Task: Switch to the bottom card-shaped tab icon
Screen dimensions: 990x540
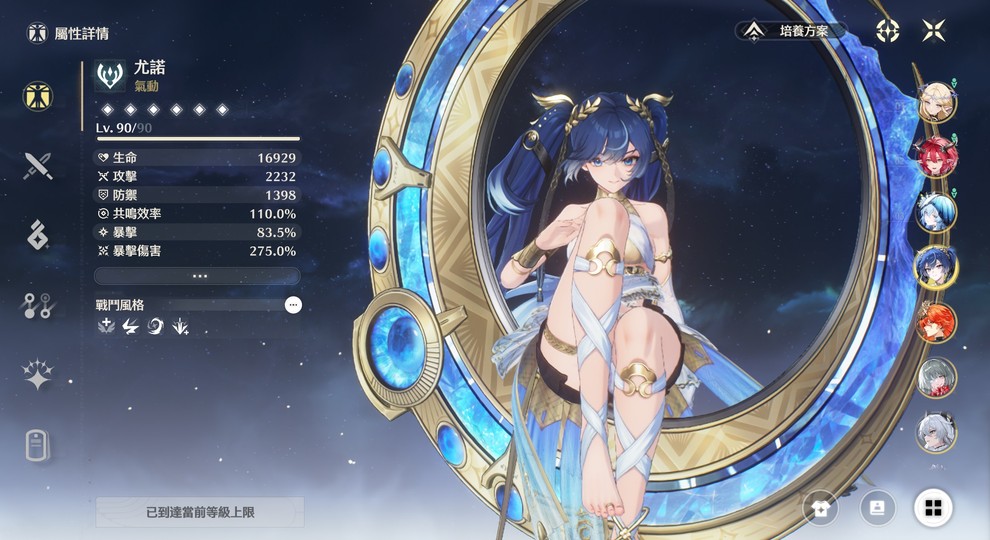Action: pos(38,445)
